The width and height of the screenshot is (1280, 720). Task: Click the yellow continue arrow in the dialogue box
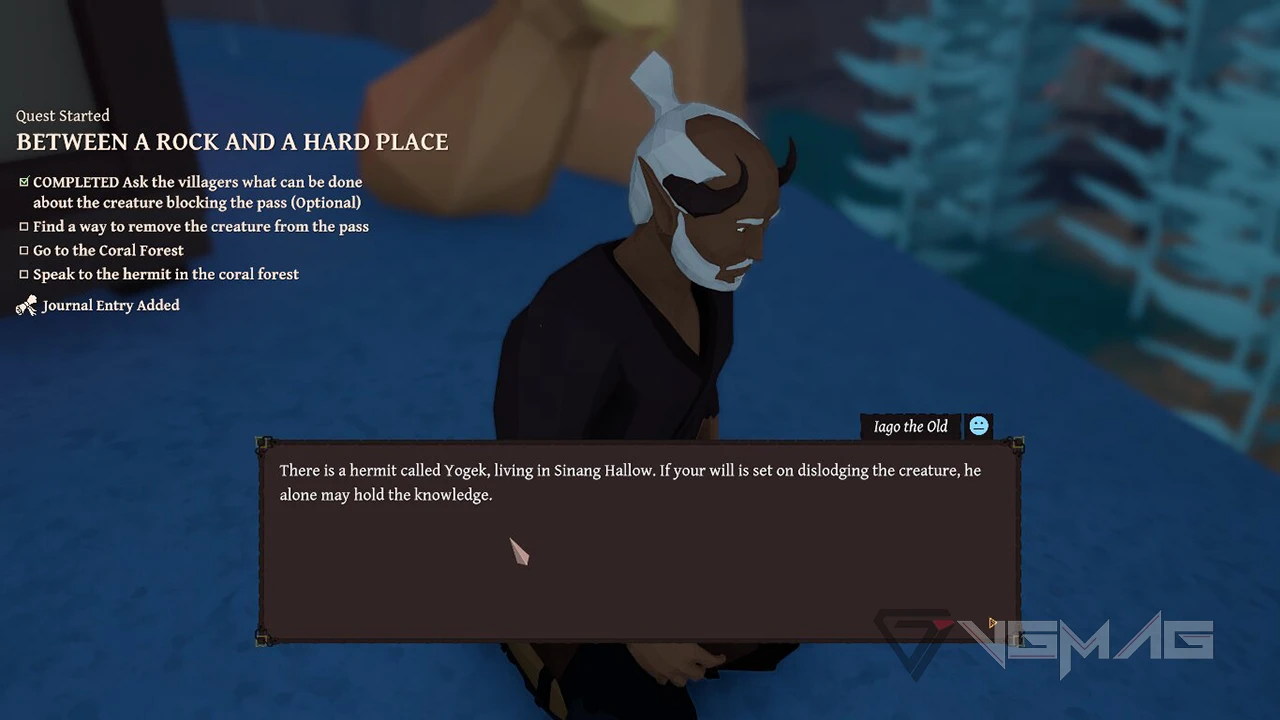[992, 623]
